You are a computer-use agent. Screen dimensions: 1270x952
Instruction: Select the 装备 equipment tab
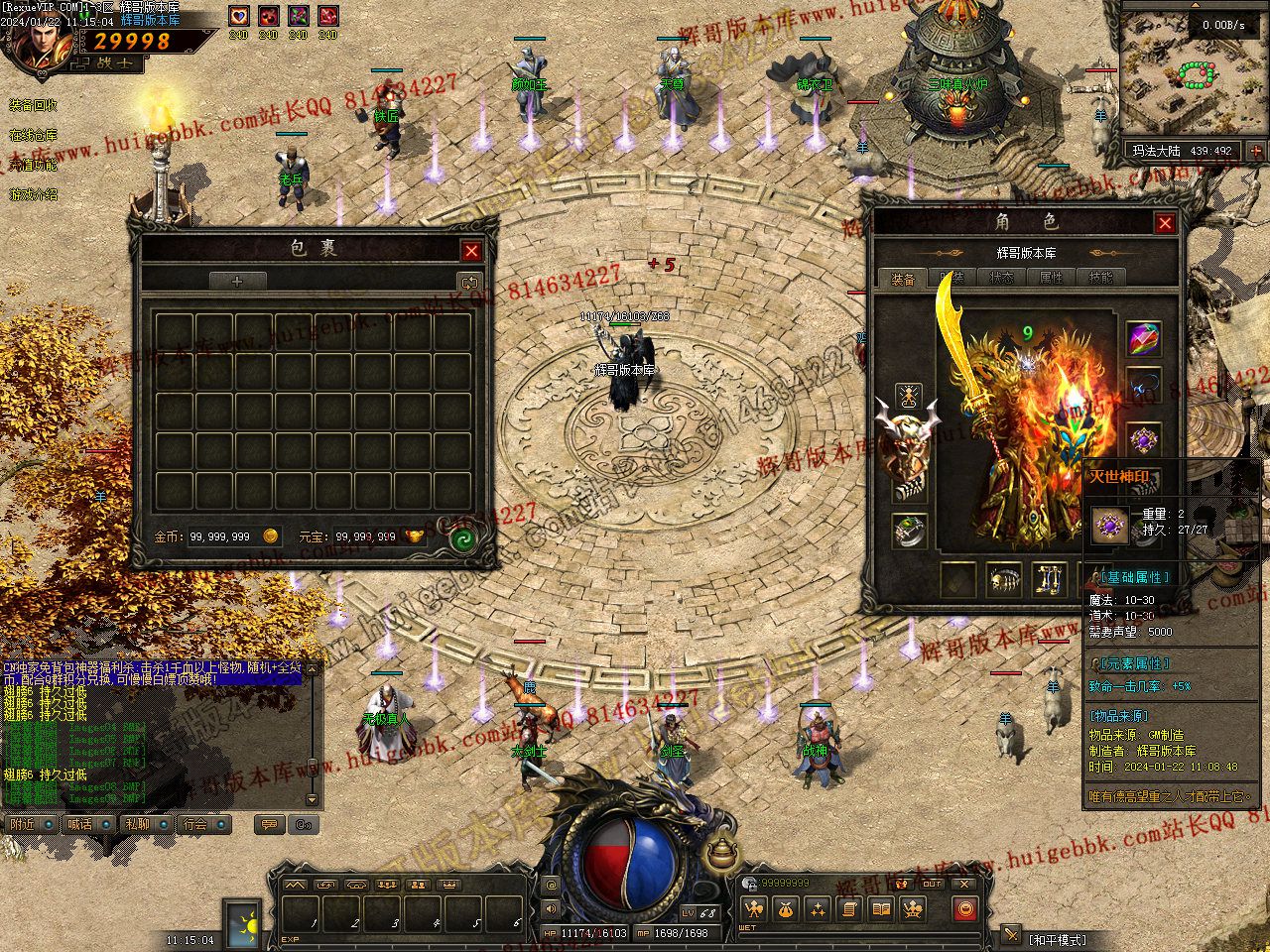[x=903, y=279]
